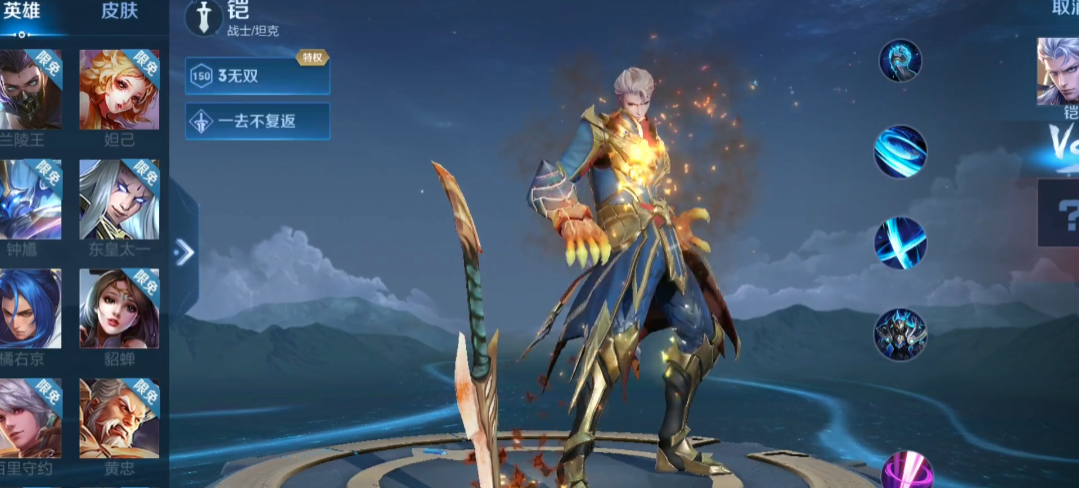Image resolution: width=1079 pixels, height=488 pixels.
Task: Show the blue spinning slash skill
Action: pos(900,151)
